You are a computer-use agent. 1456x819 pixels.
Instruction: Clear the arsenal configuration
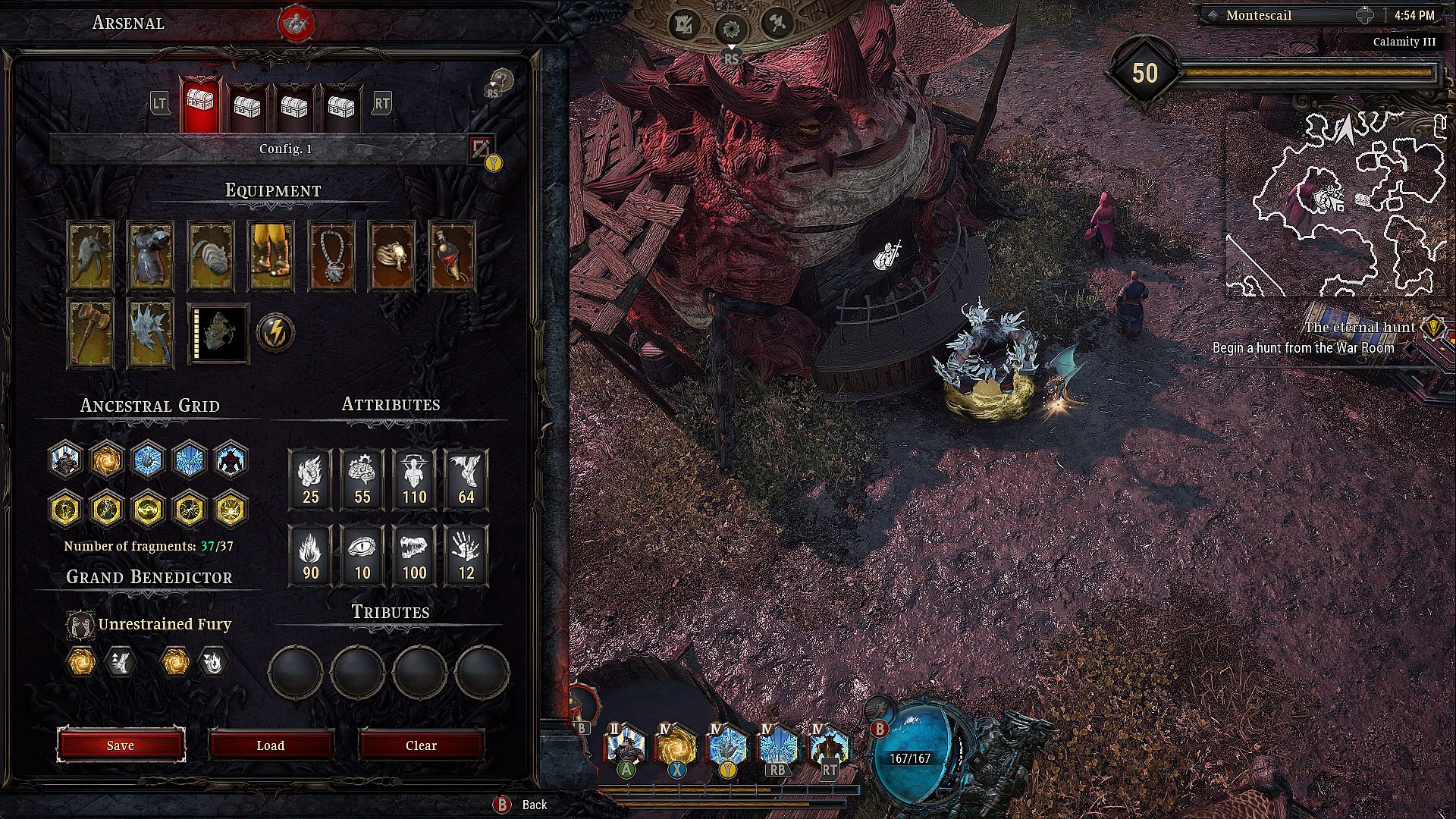pos(421,745)
